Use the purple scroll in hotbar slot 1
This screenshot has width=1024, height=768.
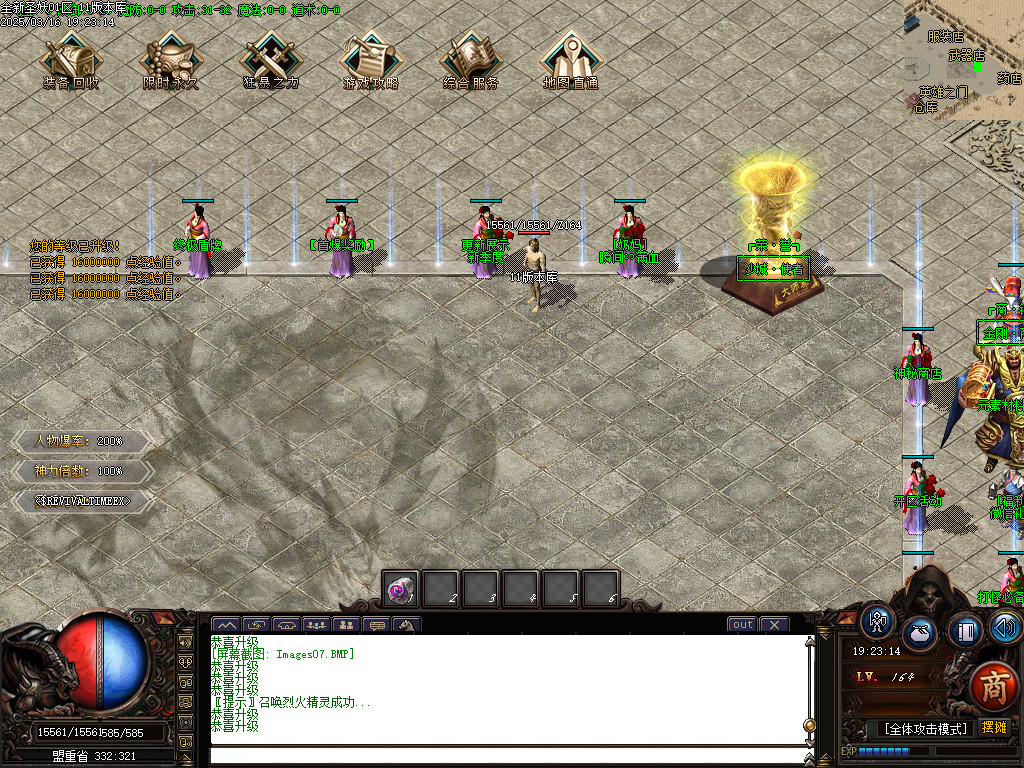(x=401, y=590)
